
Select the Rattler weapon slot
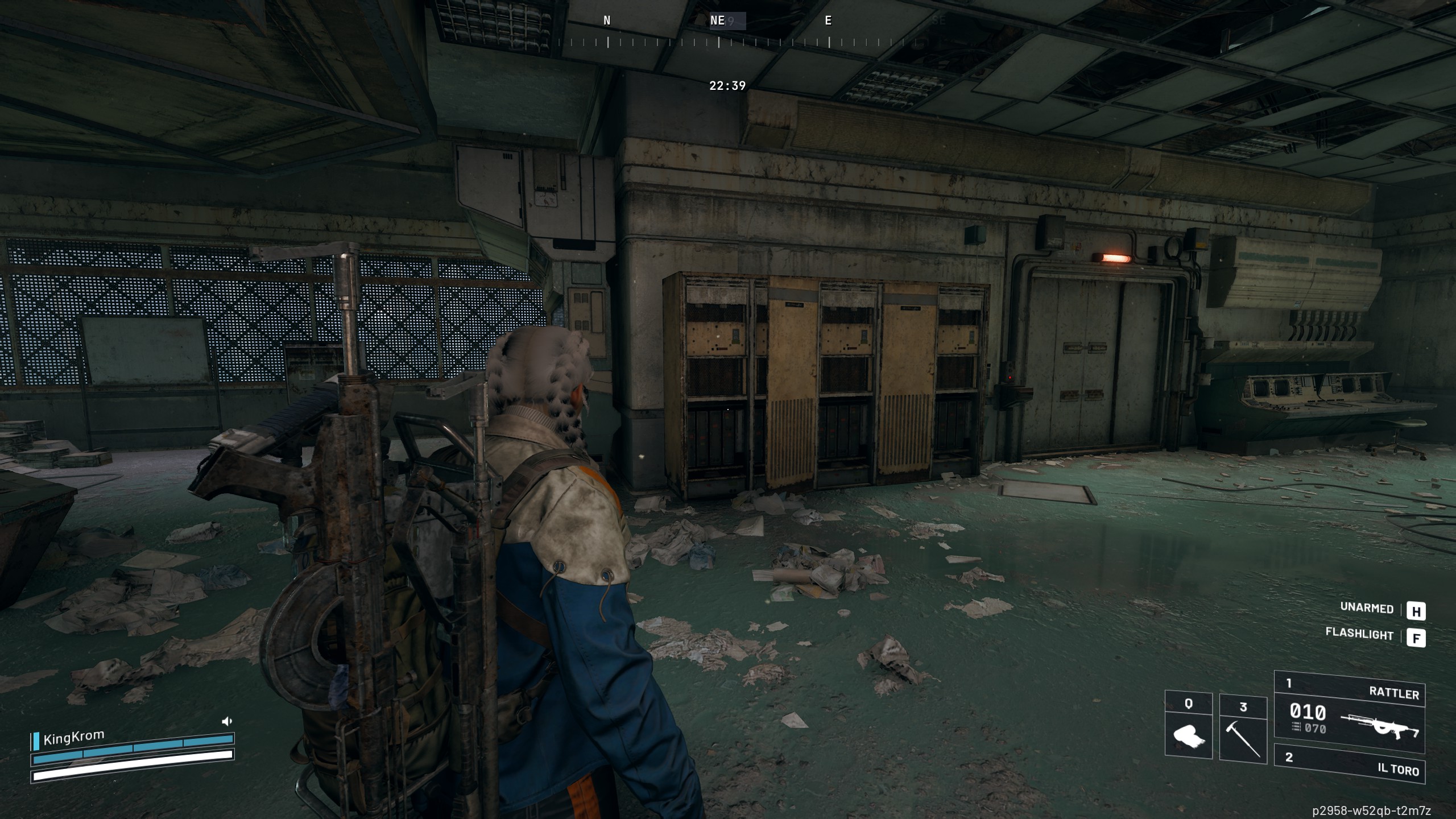coord(1349,706)
